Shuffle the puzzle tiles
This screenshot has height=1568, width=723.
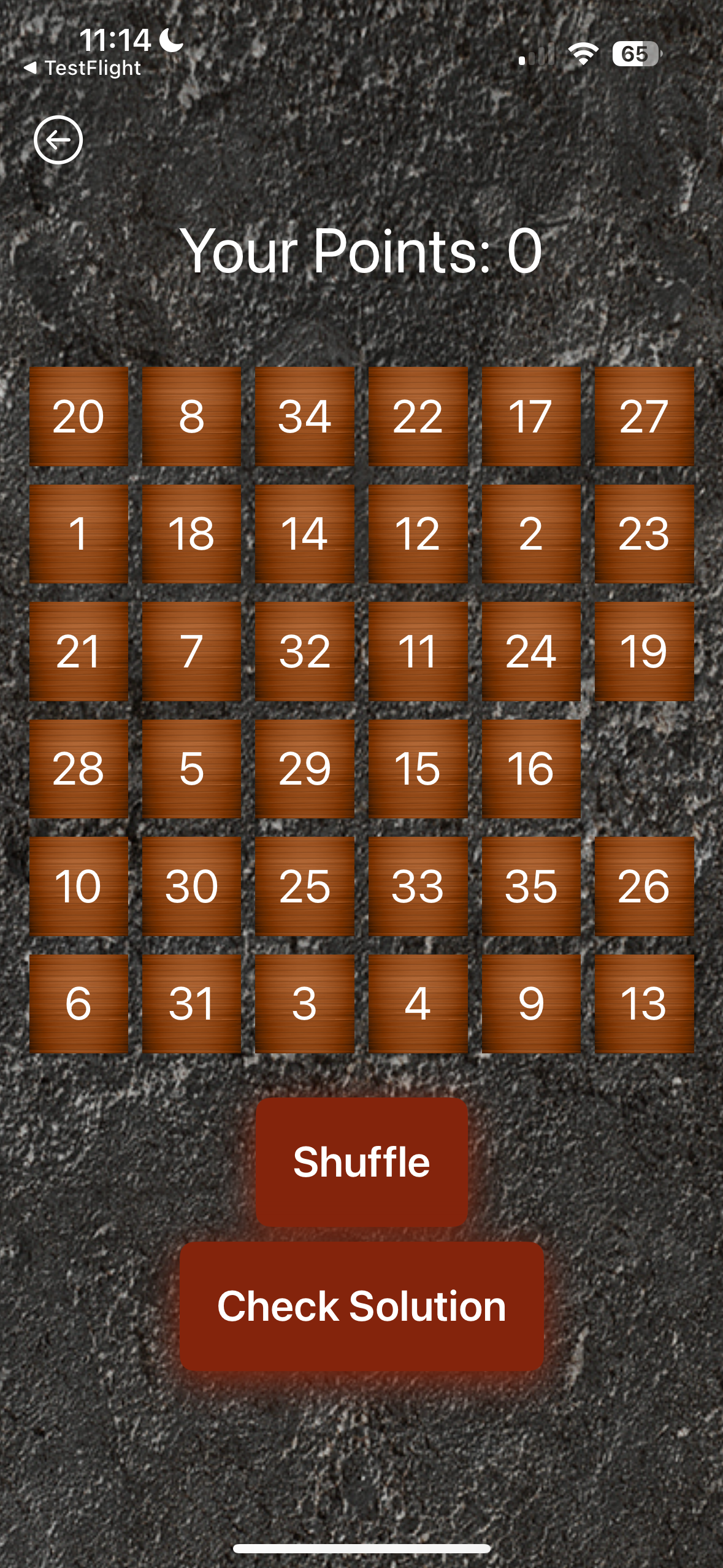[x=362, y=1162]
